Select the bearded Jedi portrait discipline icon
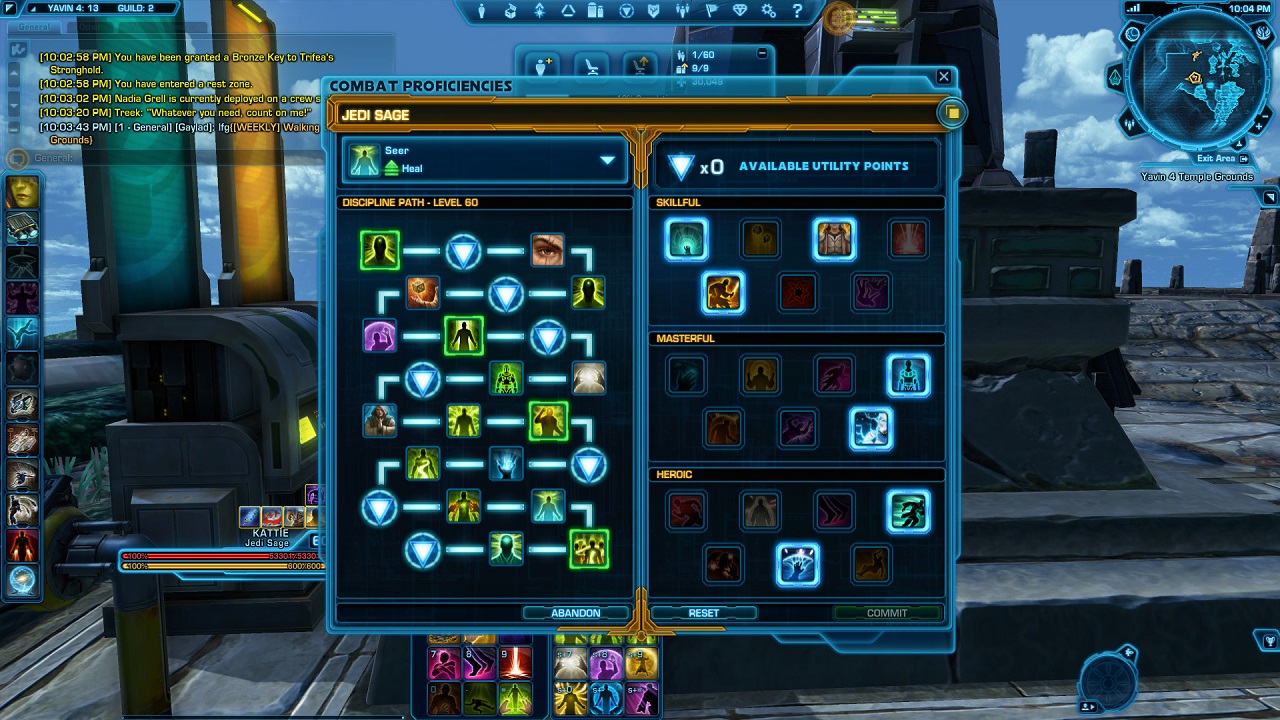Screen dimensions: 1280x720 pos(380,421)
